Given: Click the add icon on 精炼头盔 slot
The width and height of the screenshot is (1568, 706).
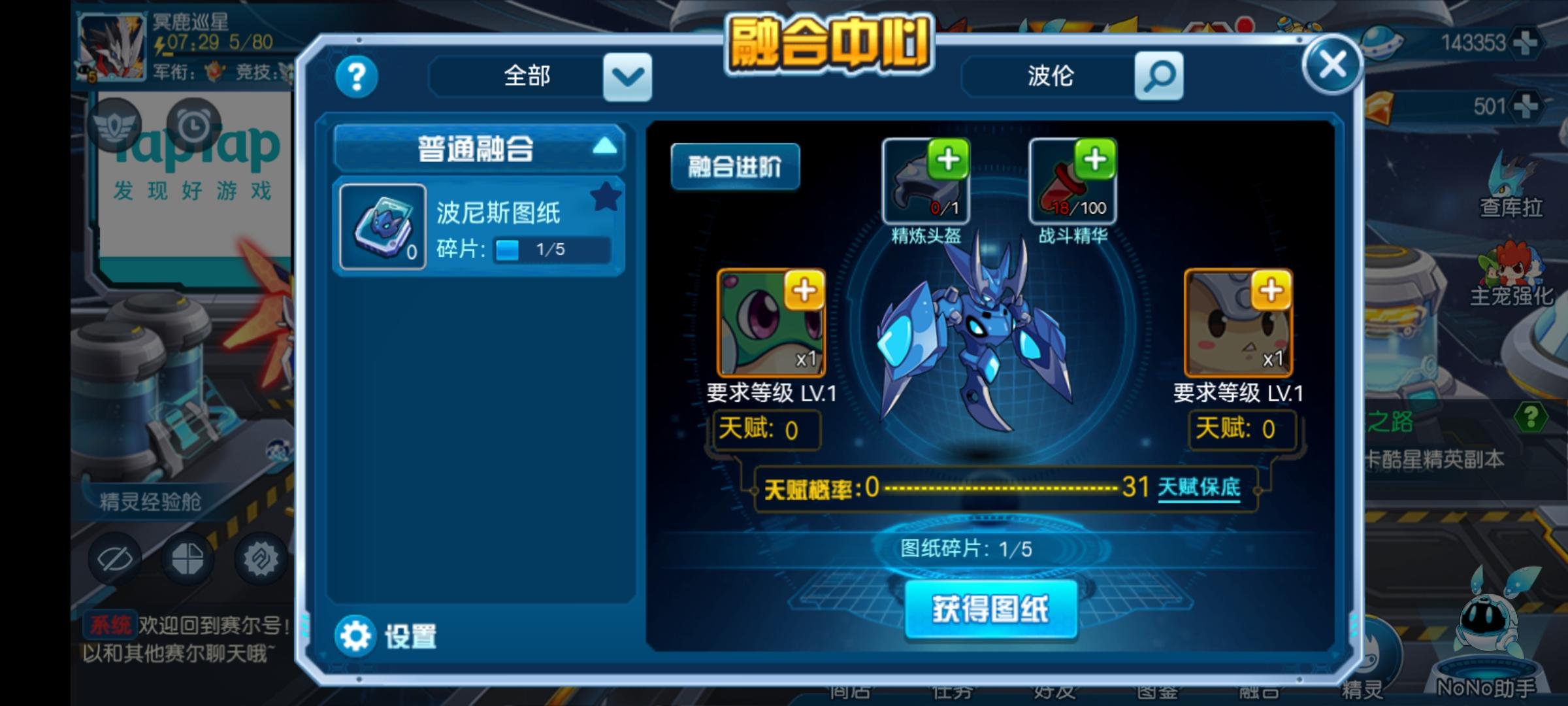Looking at the screenshot, I should [948, 158].
